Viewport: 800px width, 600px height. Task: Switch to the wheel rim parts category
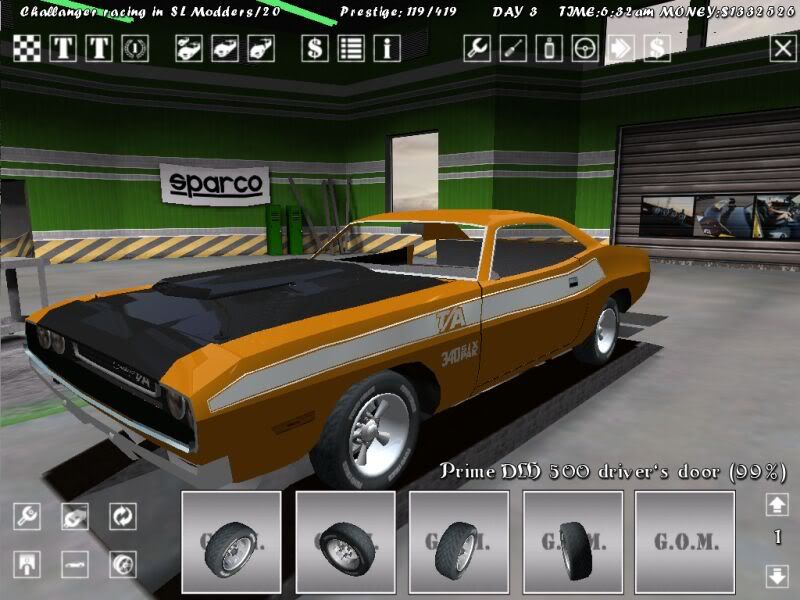[123, 564]
